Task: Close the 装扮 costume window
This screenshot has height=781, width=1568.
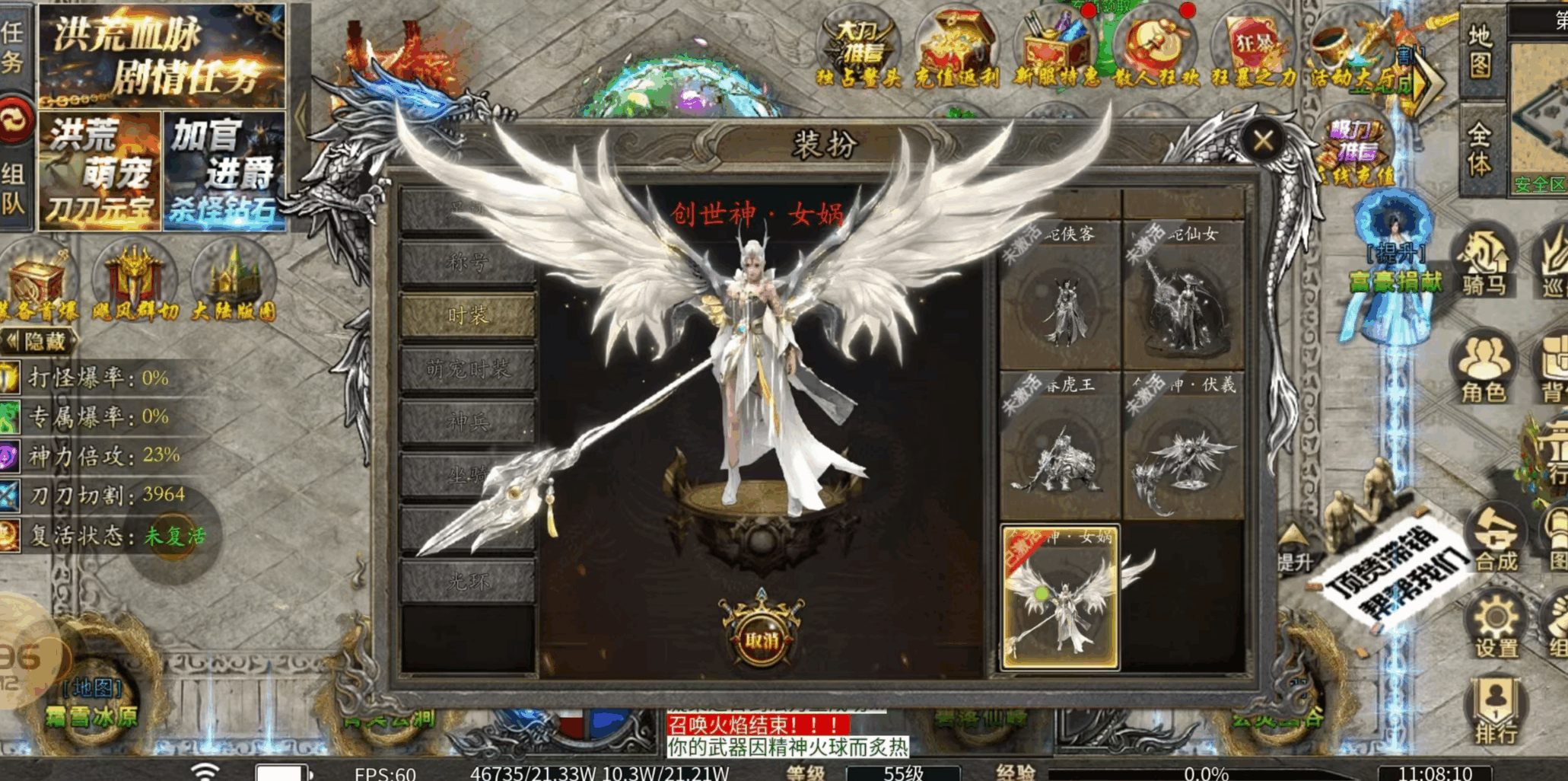Action: click(x=1263, y=140)
